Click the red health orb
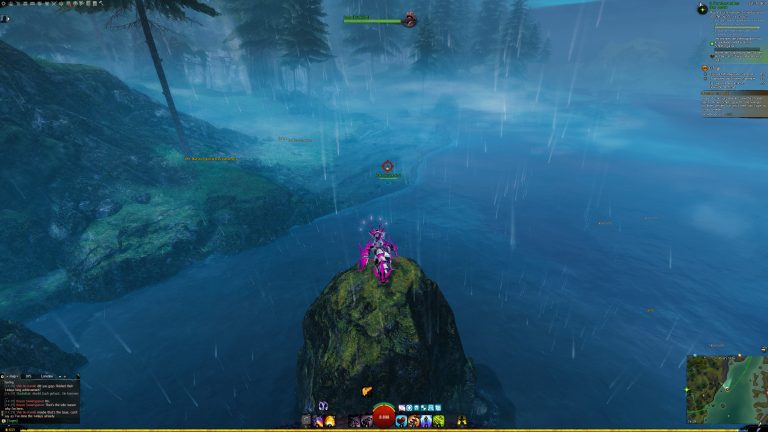 (x=384, y=417)
